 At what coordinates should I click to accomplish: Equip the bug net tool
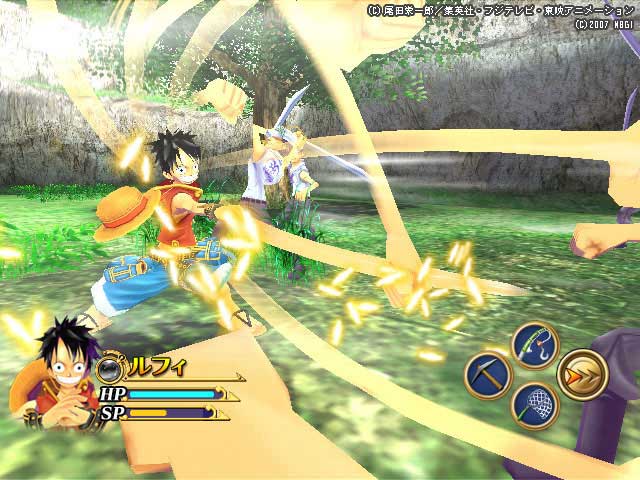point(534,406)
